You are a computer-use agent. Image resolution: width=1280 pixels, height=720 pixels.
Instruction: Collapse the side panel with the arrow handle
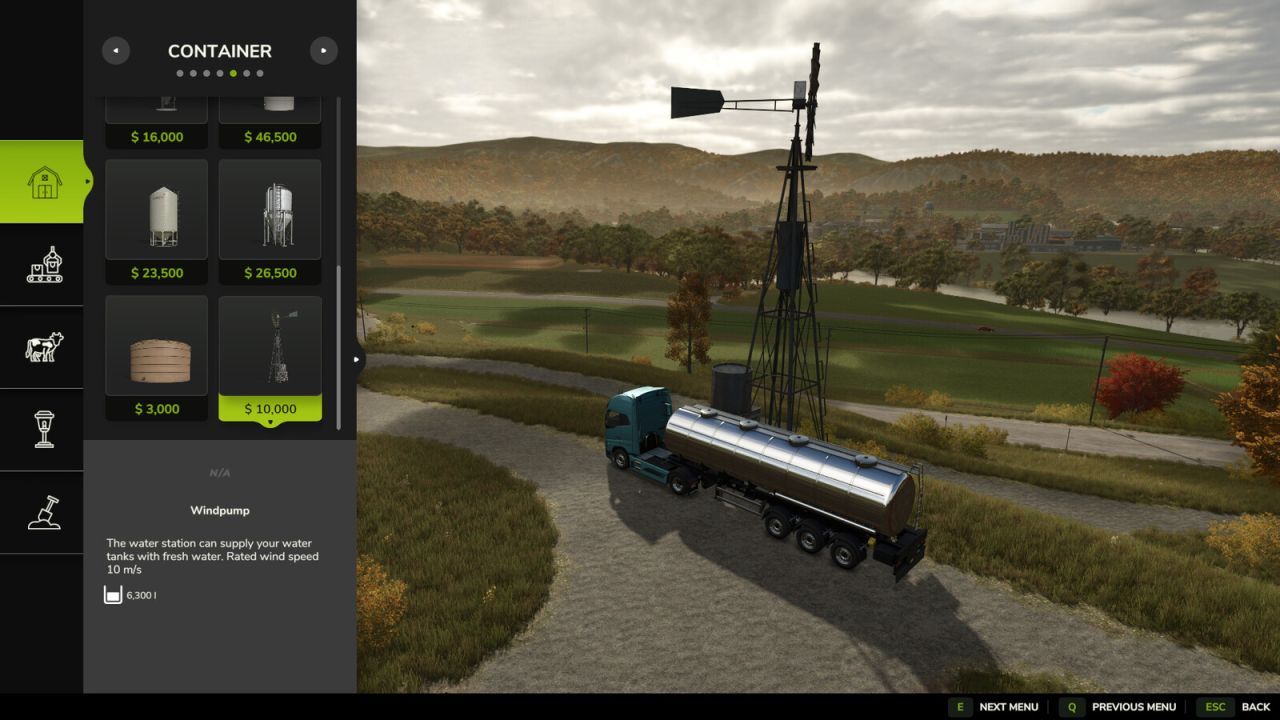tap(357, 359)
